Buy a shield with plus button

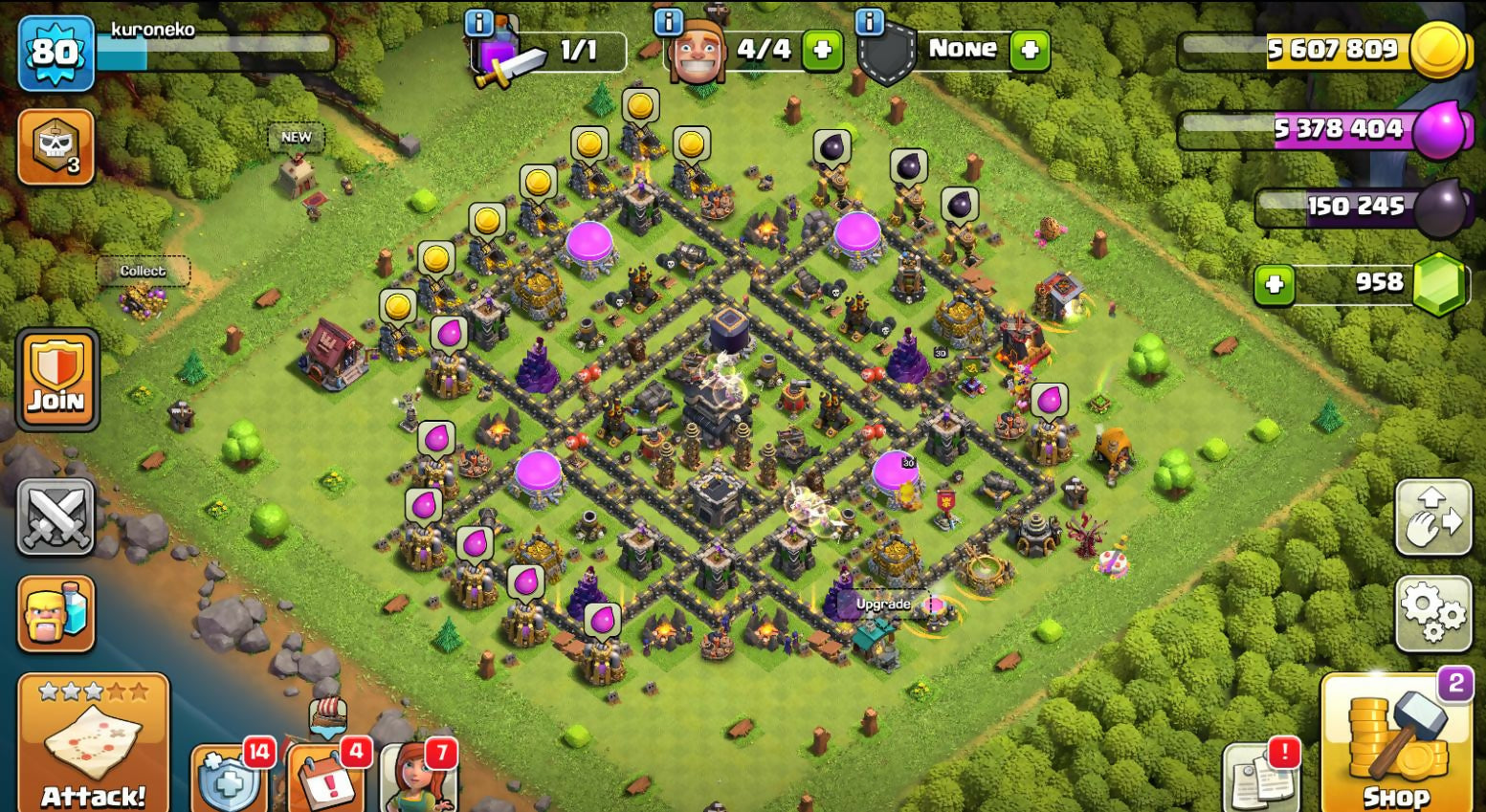pyautogui.click(x=1030, y=50)
